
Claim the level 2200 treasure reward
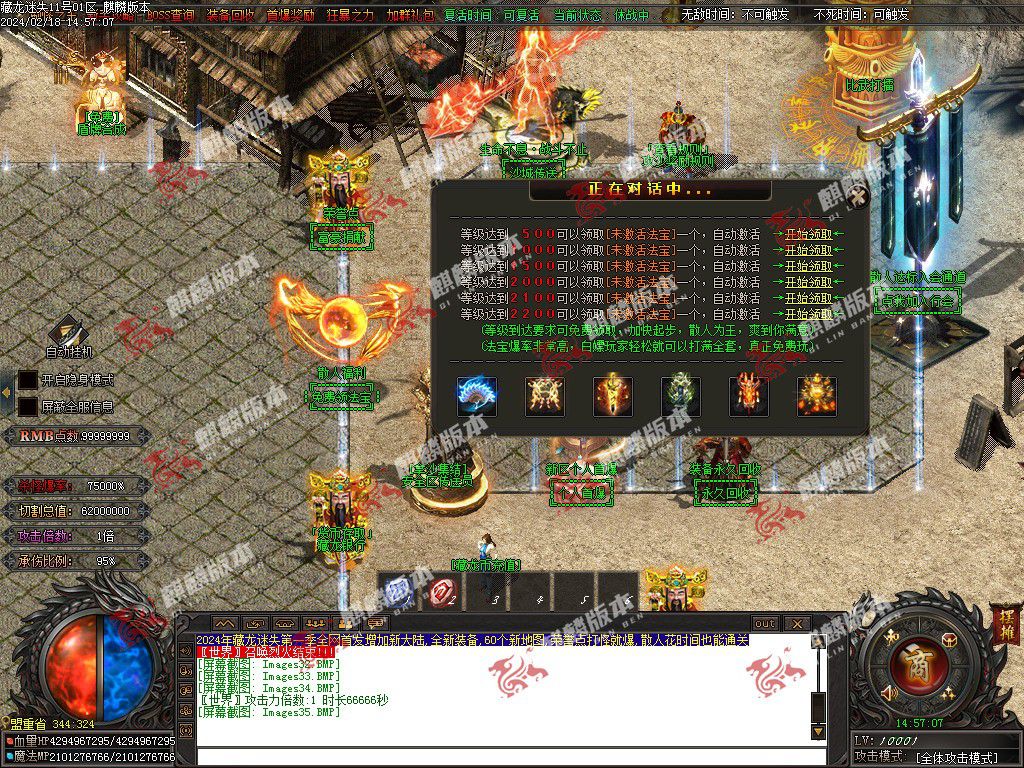pyautogui.click(x=808, y=314)
